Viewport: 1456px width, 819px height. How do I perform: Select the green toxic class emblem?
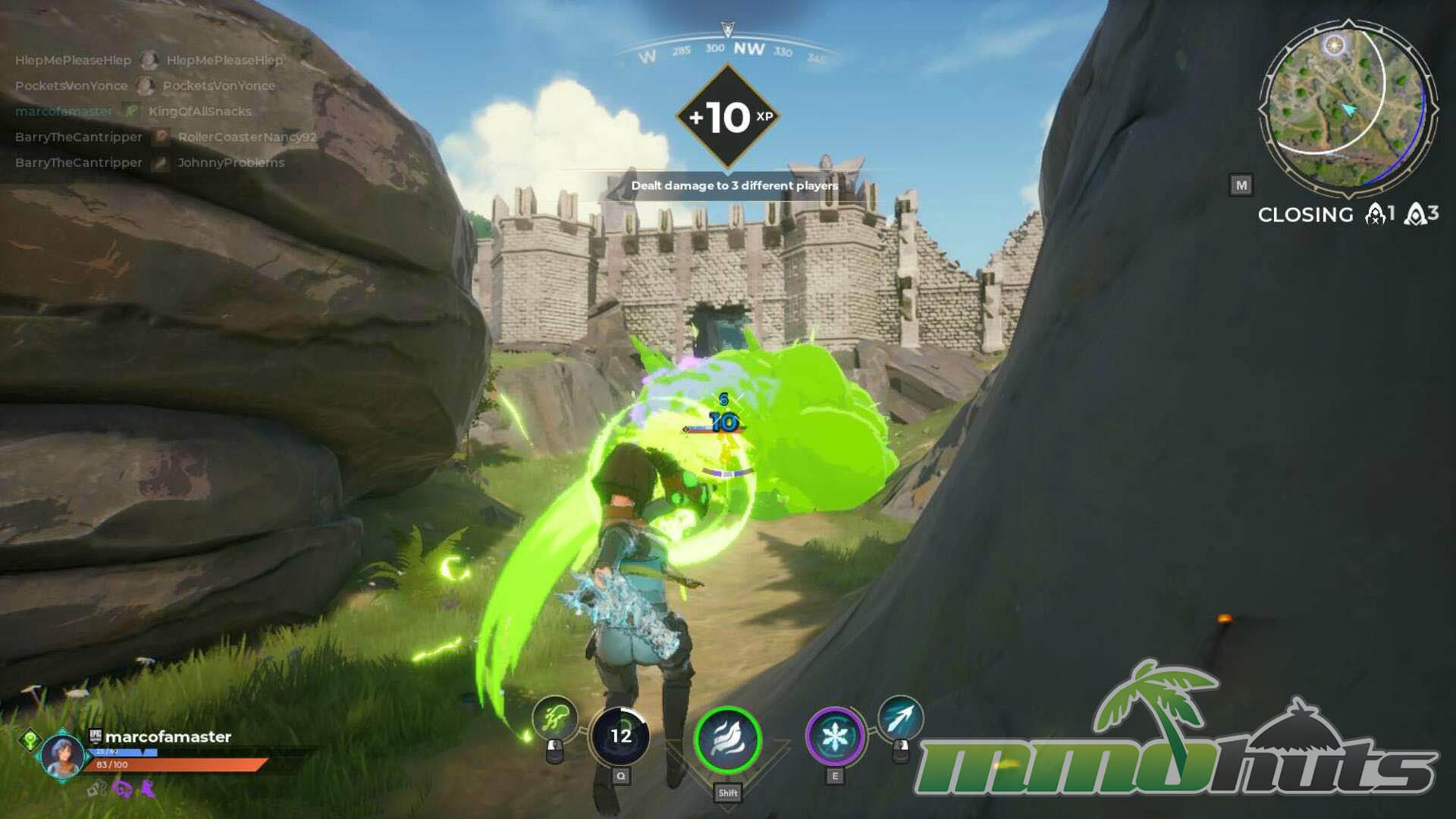click(30, 739)
